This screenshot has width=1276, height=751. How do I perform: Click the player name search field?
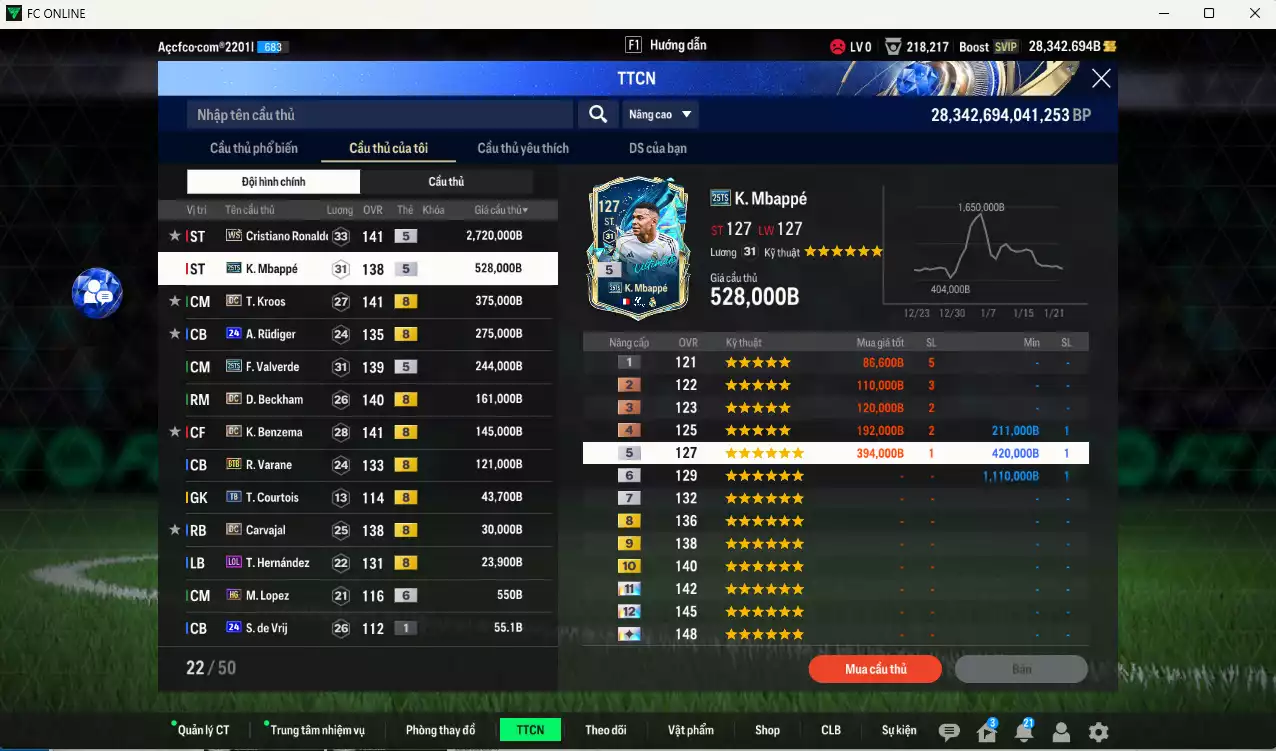(380, 115)
